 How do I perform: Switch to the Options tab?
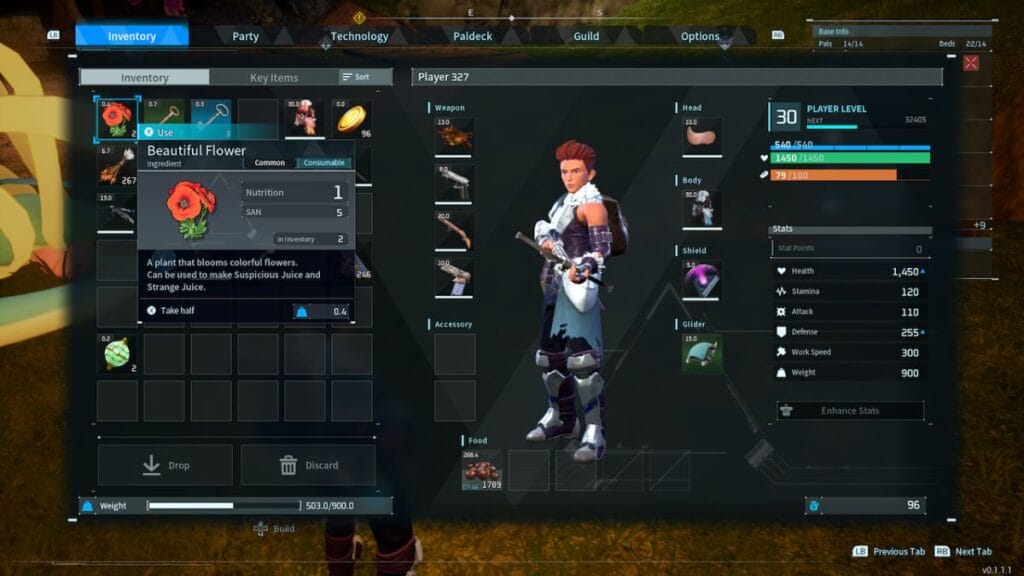click(x=700, y=36)
